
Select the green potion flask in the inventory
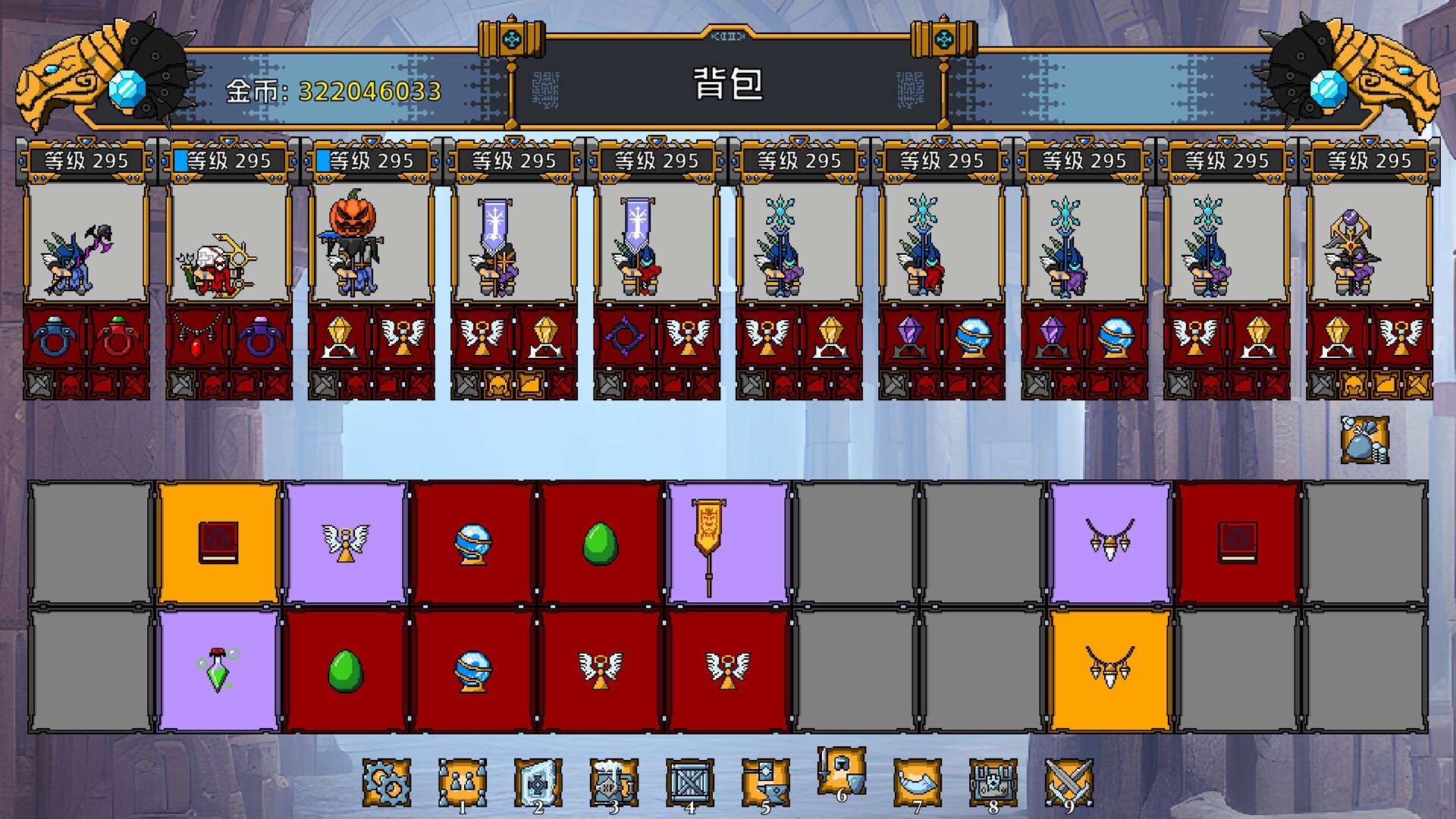tap(219, 671)
